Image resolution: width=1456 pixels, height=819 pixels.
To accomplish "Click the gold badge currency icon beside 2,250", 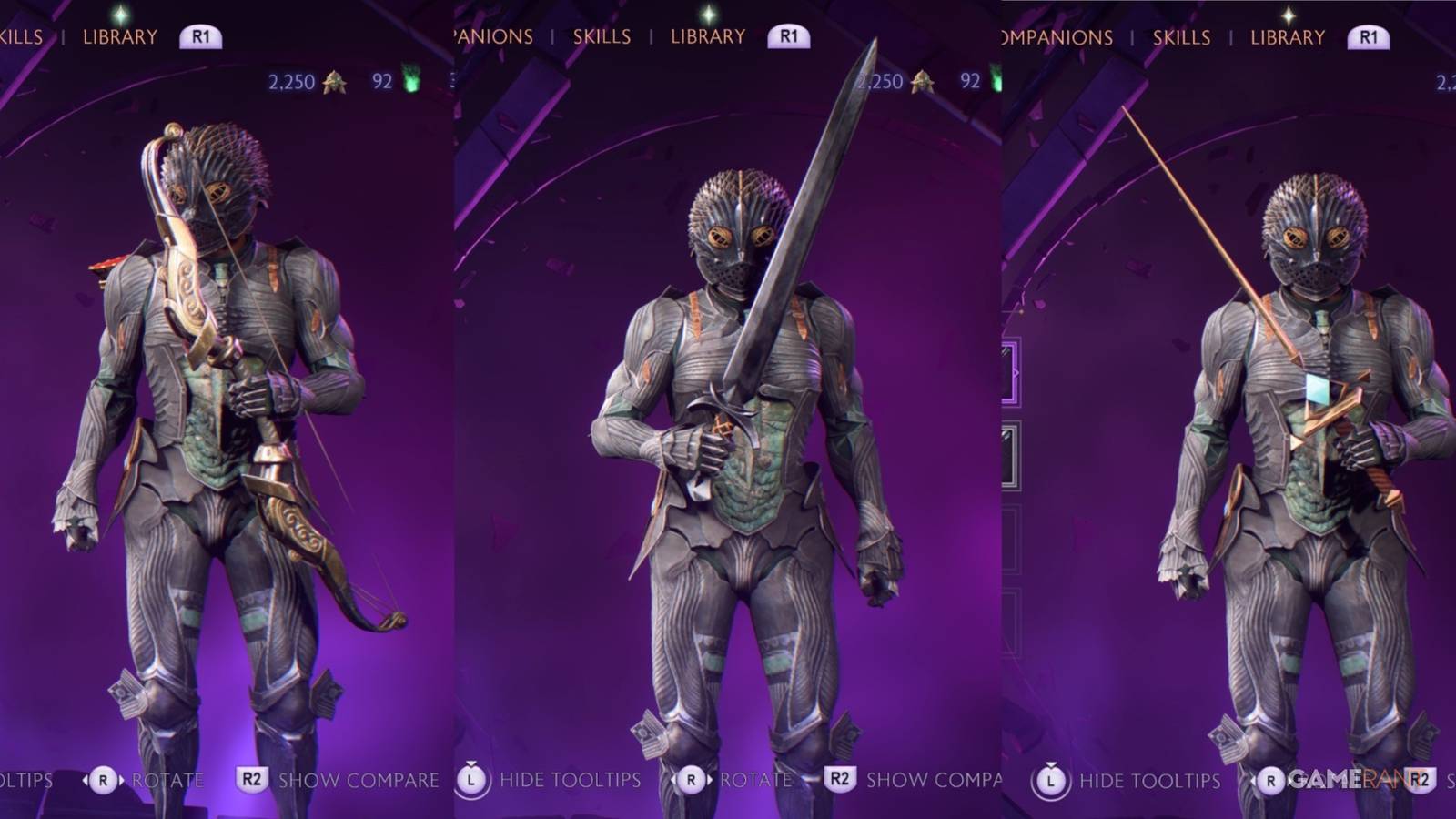I will (x=921, y=82).
